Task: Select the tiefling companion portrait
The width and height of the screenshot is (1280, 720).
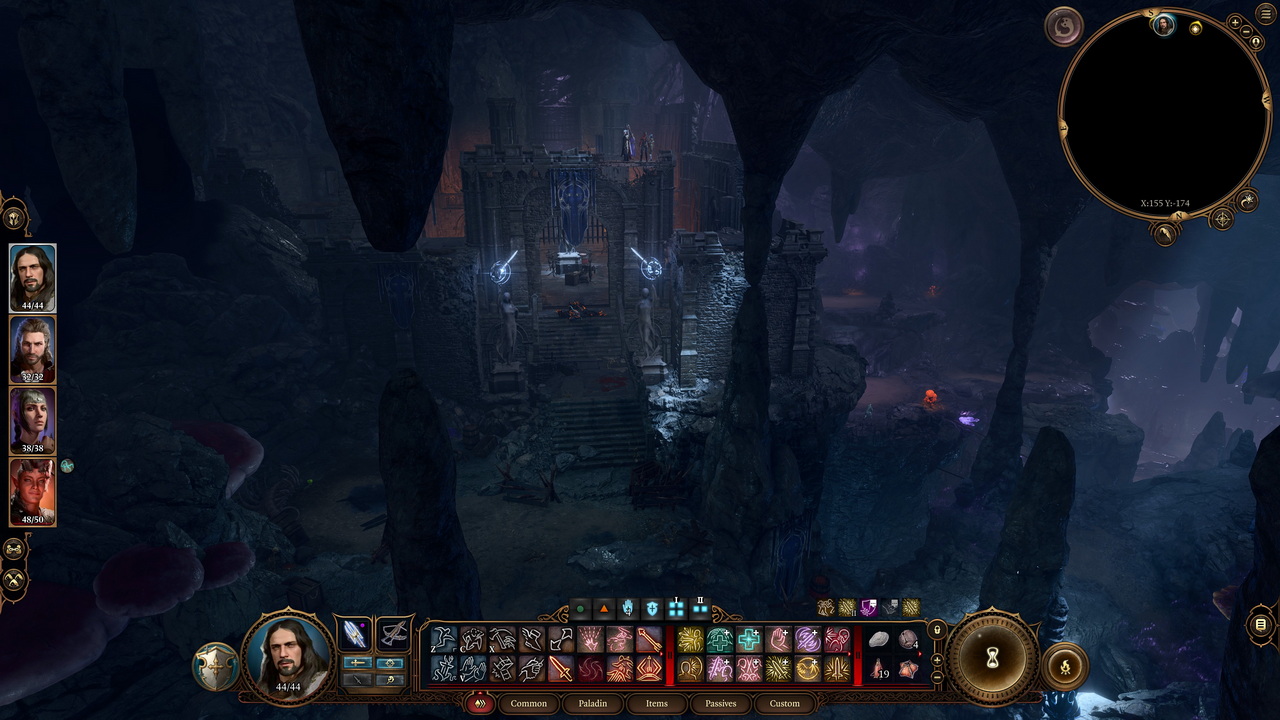Action: (33, 492)
